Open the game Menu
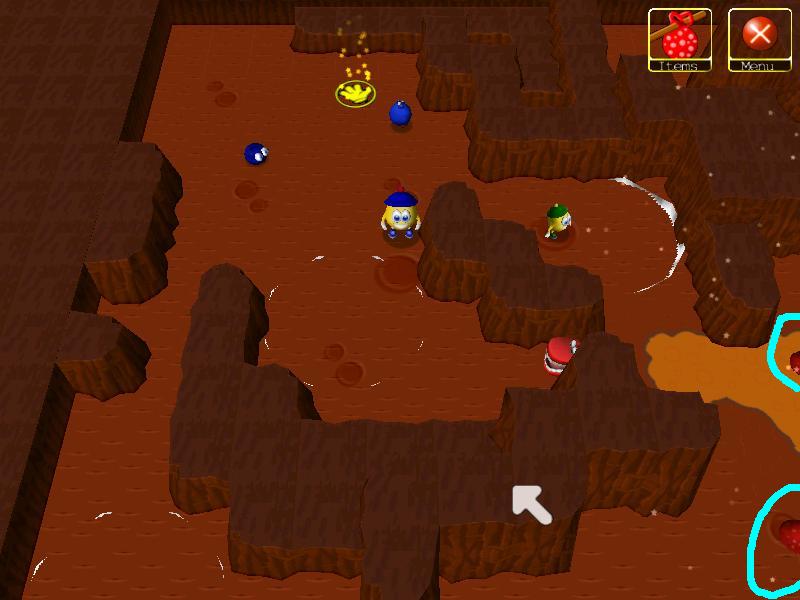Image resolution: width=800 pixels, height=600 pixels. [x=760, y=40]
